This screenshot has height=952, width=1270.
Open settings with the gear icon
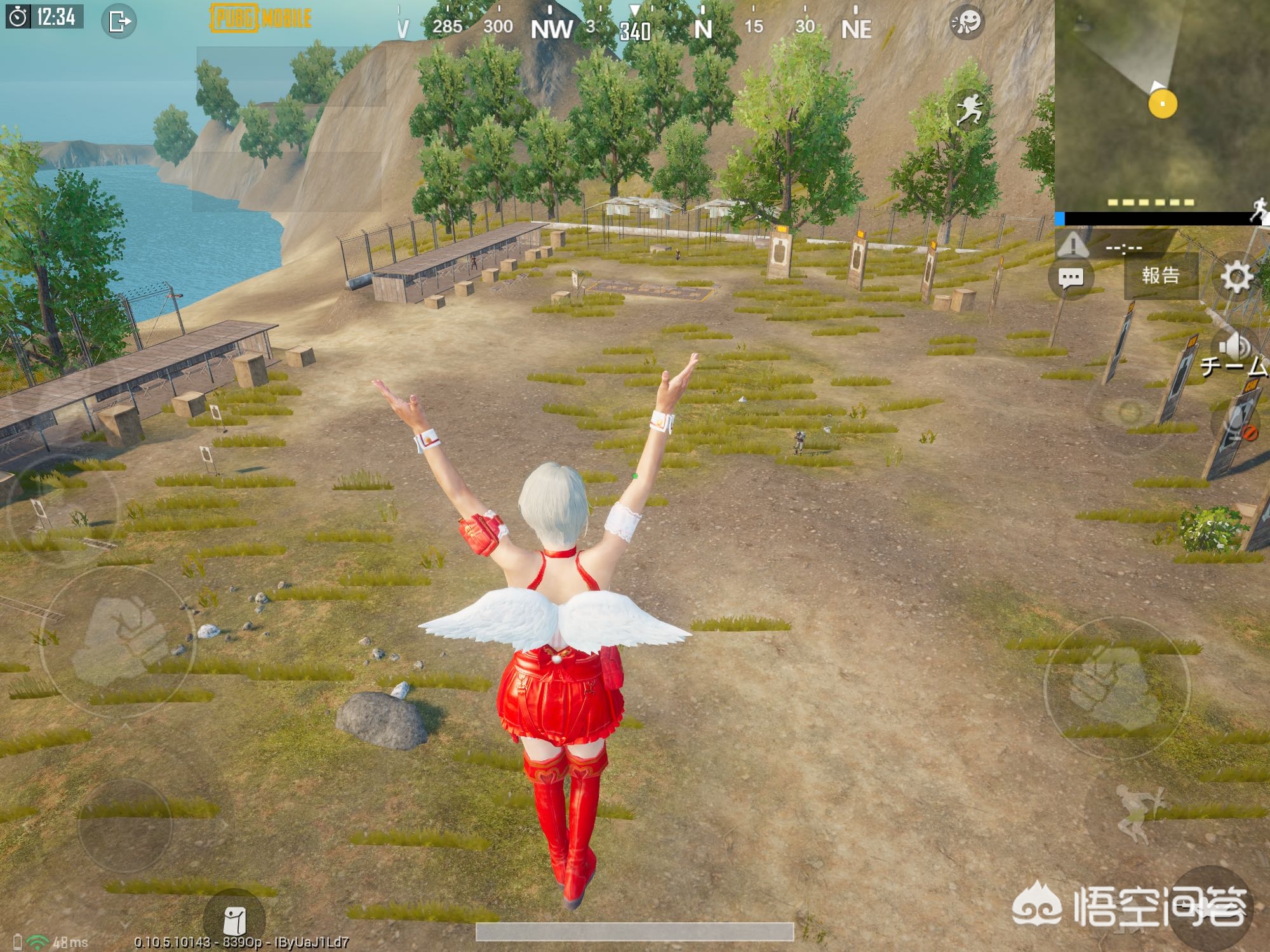(1236, 277)
